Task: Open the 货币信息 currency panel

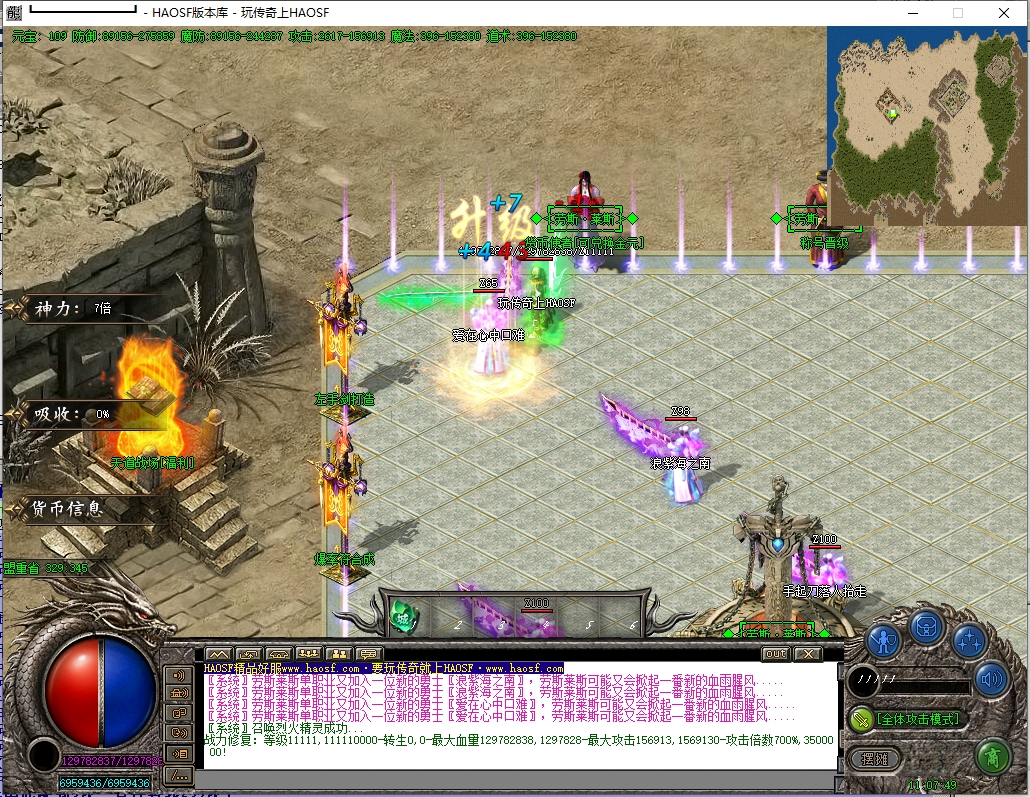Action: pos(70,509)
